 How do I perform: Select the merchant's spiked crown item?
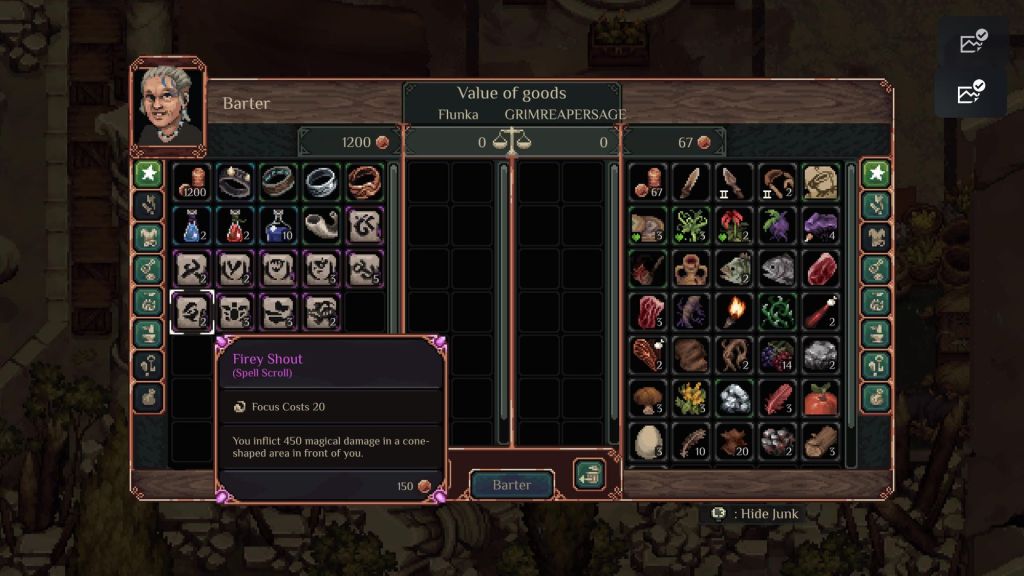tap(234, 182)
